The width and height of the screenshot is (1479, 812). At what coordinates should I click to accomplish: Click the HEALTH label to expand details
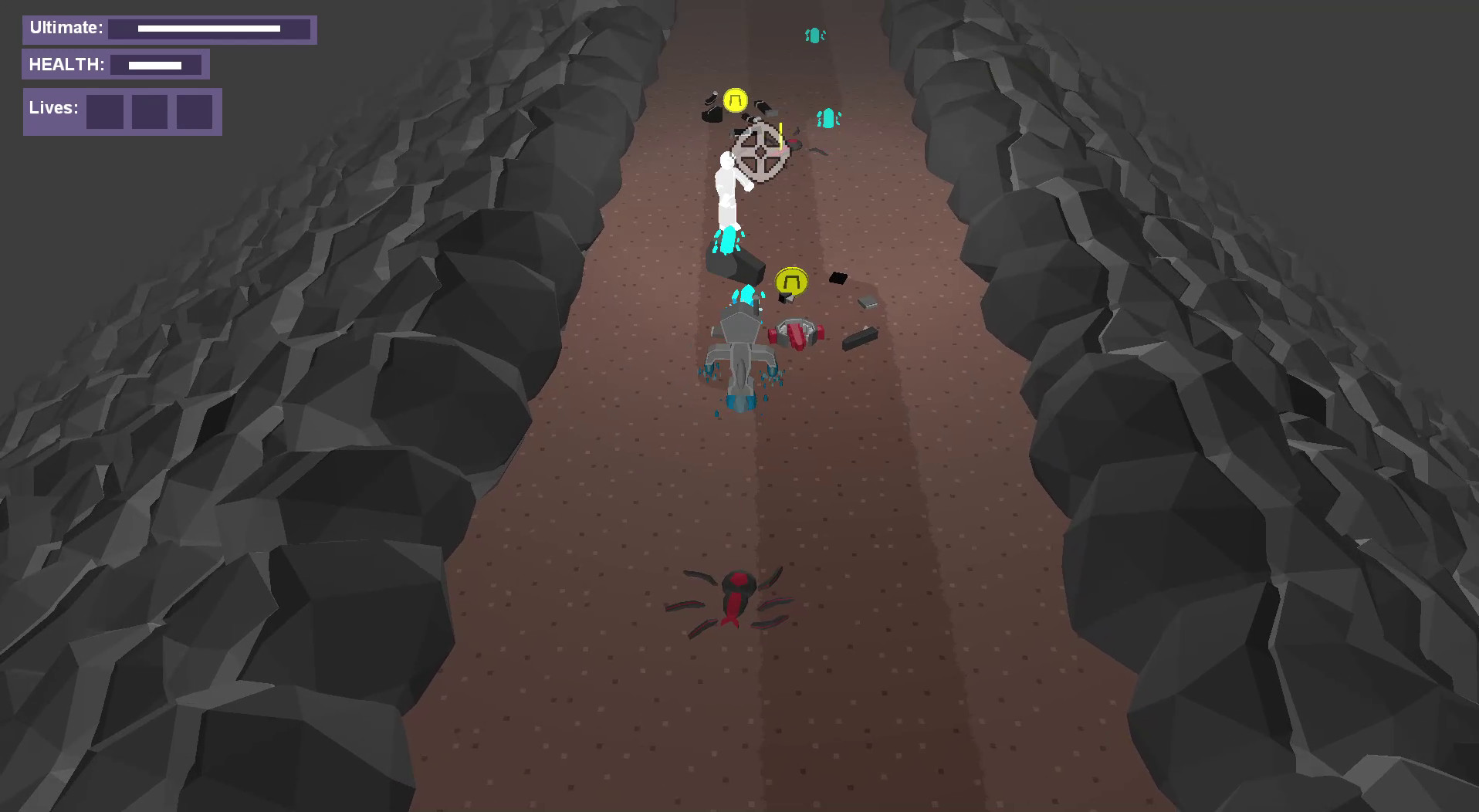coord(67,64)
